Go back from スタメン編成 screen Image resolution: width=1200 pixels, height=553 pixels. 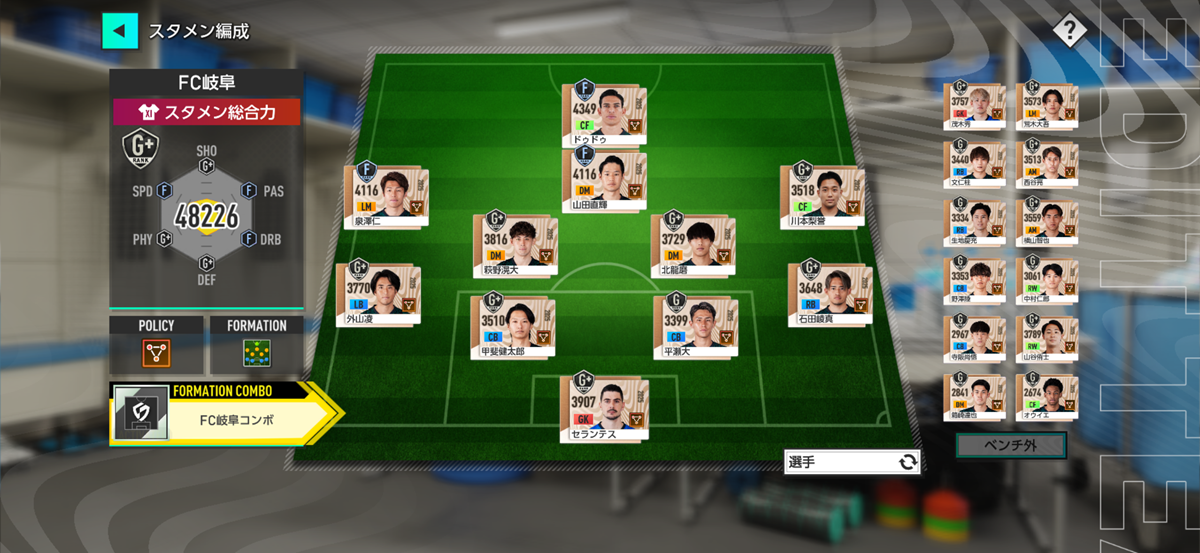click(x=119, y=31)
